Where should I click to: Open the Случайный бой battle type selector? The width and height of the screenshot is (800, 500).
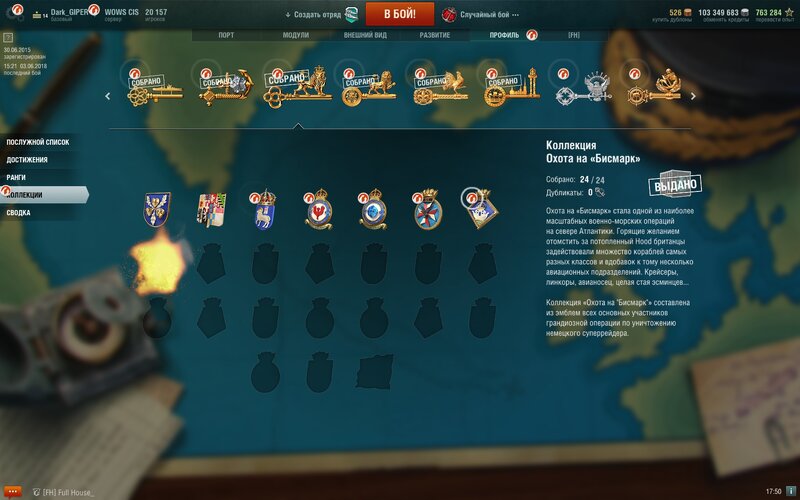tap(483, 15)
